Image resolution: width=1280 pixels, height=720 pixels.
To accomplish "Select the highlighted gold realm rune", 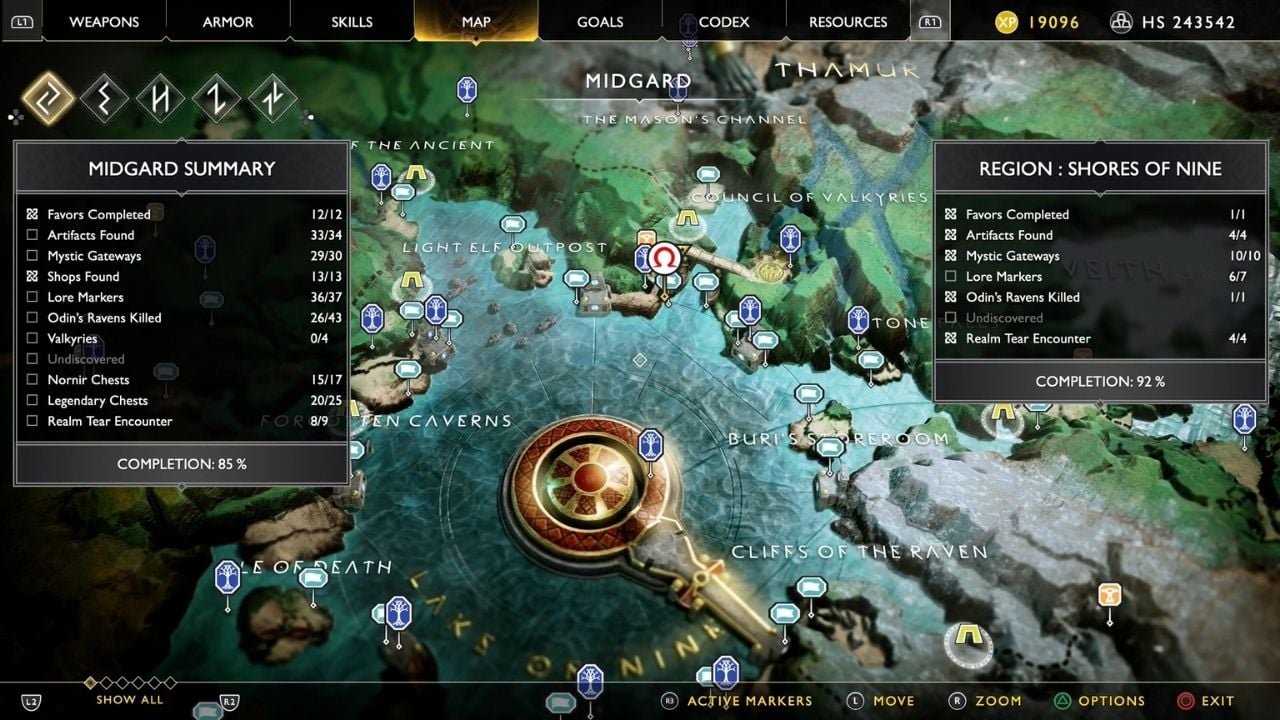I will 48,99.
